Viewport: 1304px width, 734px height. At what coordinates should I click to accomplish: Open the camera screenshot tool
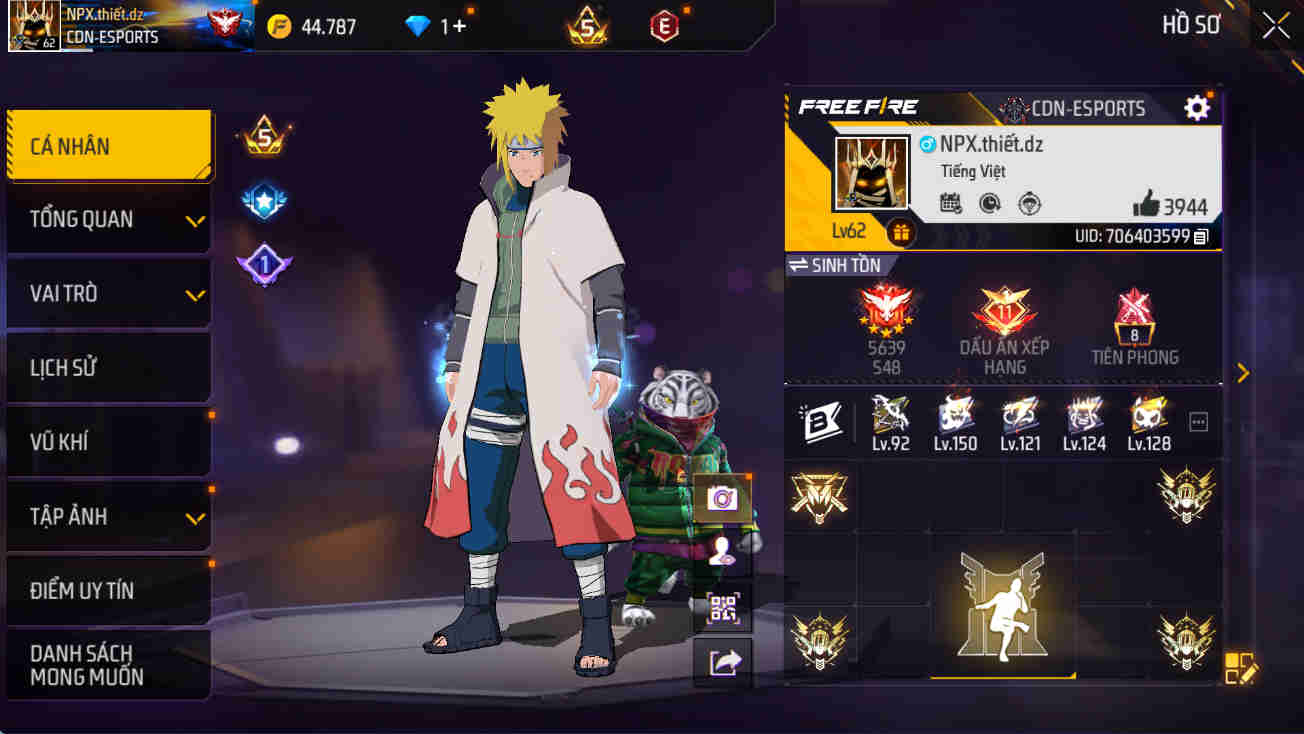click(x=722, y=500)
